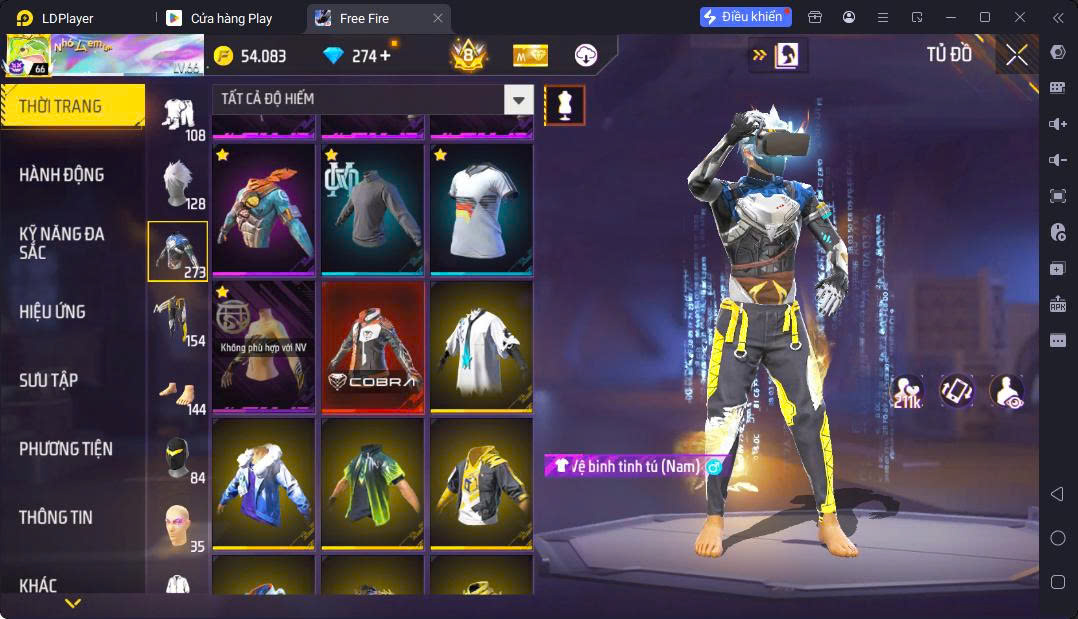Open the shoes subcategory showing 144
This screenshot has width=1078, height=619.
(x=178, y=390)
